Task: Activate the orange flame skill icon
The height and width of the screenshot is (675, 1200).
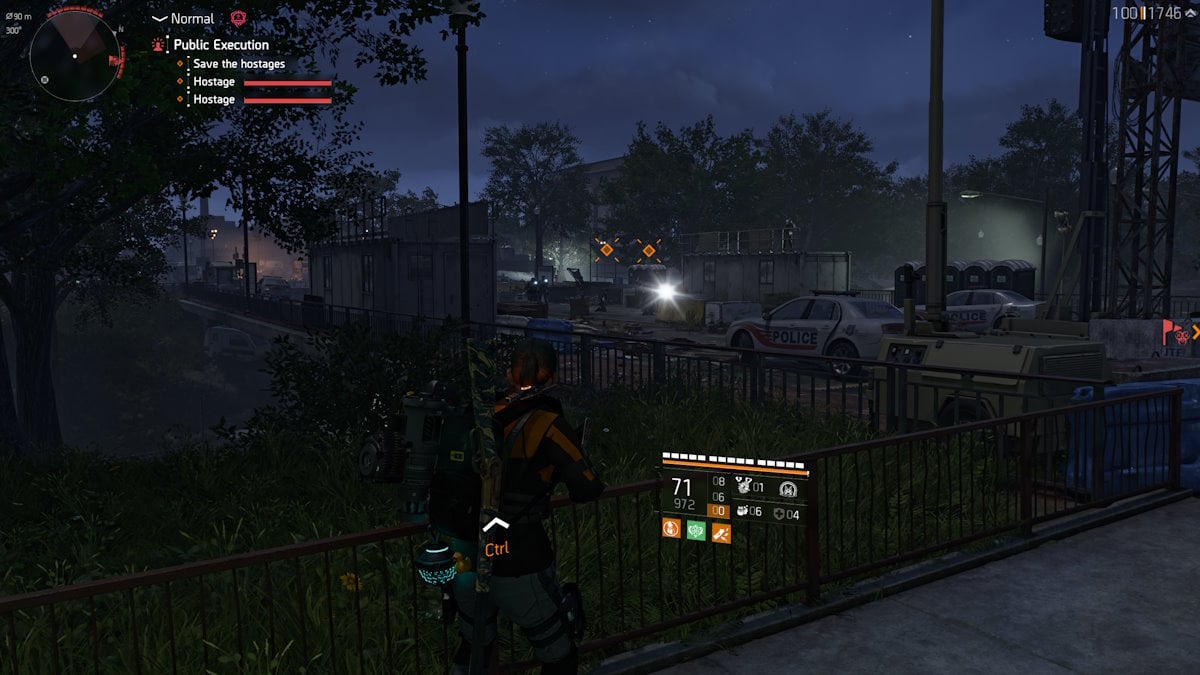Action: point(671,531)
